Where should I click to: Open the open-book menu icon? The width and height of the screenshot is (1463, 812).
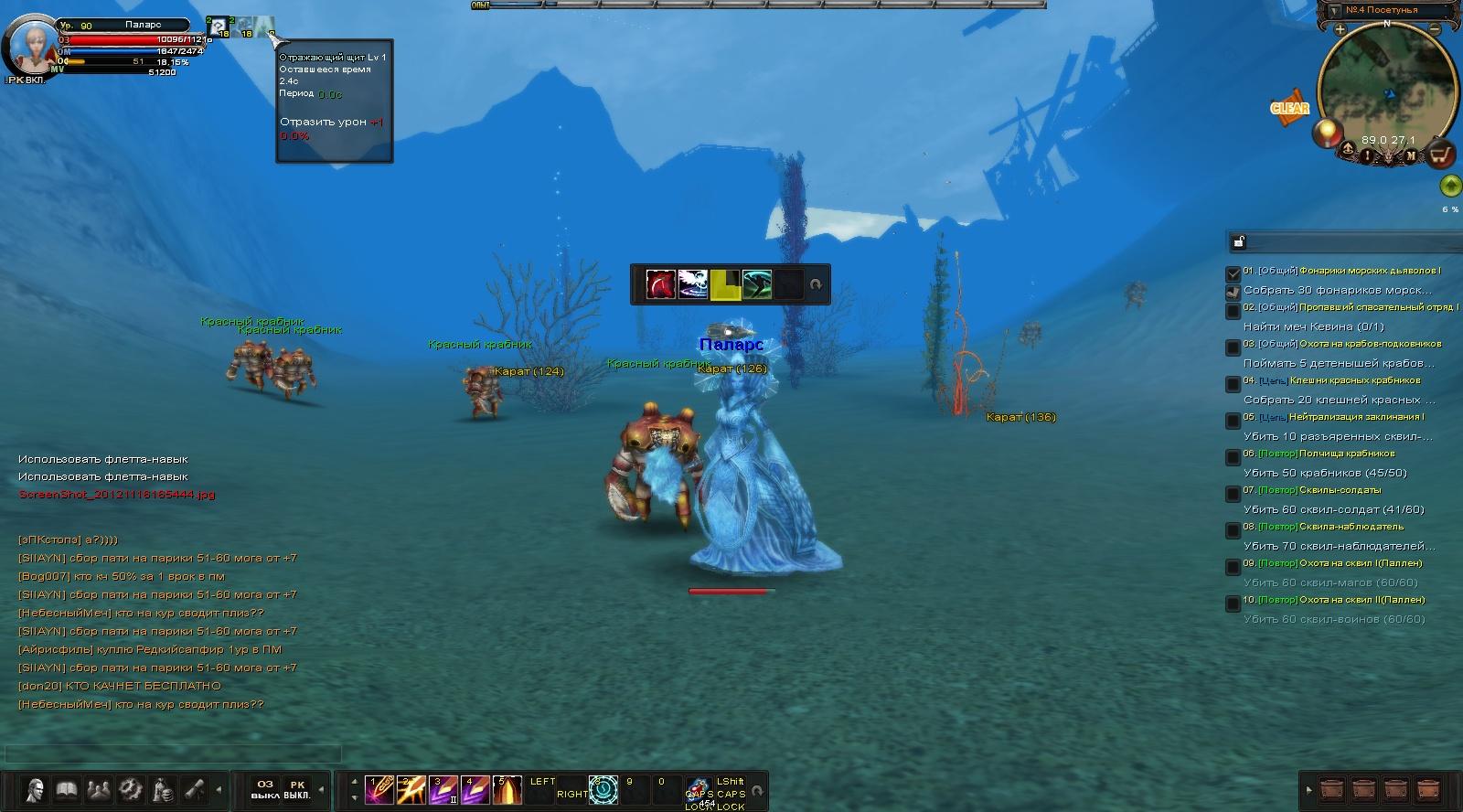point(66,788)
